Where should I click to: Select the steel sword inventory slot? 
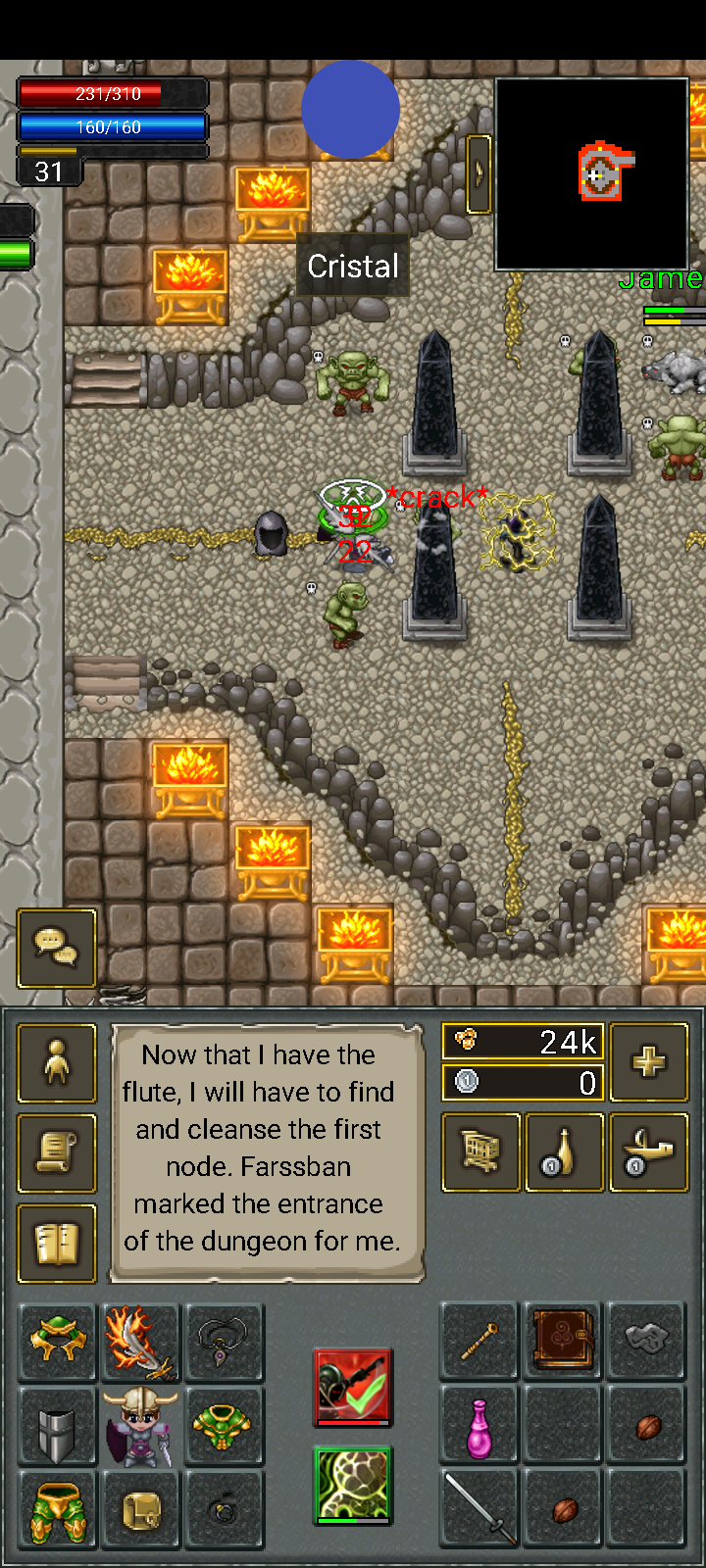click(x=480, y=1509)
